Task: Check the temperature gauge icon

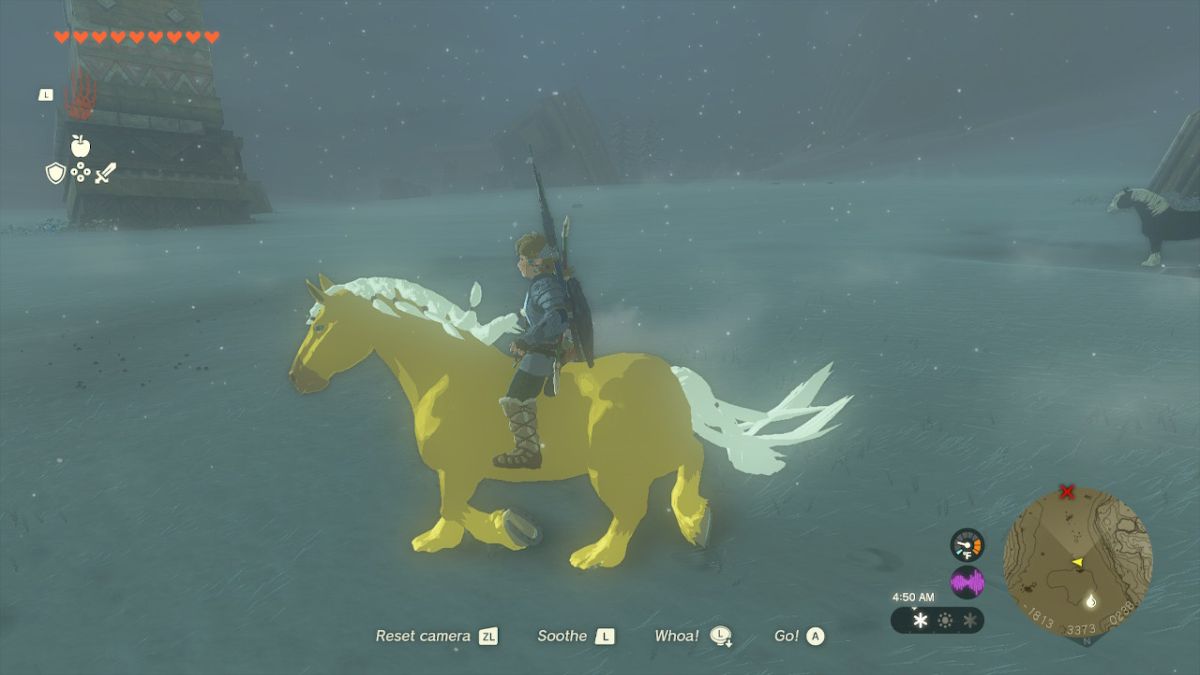Action: pos(967,544)
